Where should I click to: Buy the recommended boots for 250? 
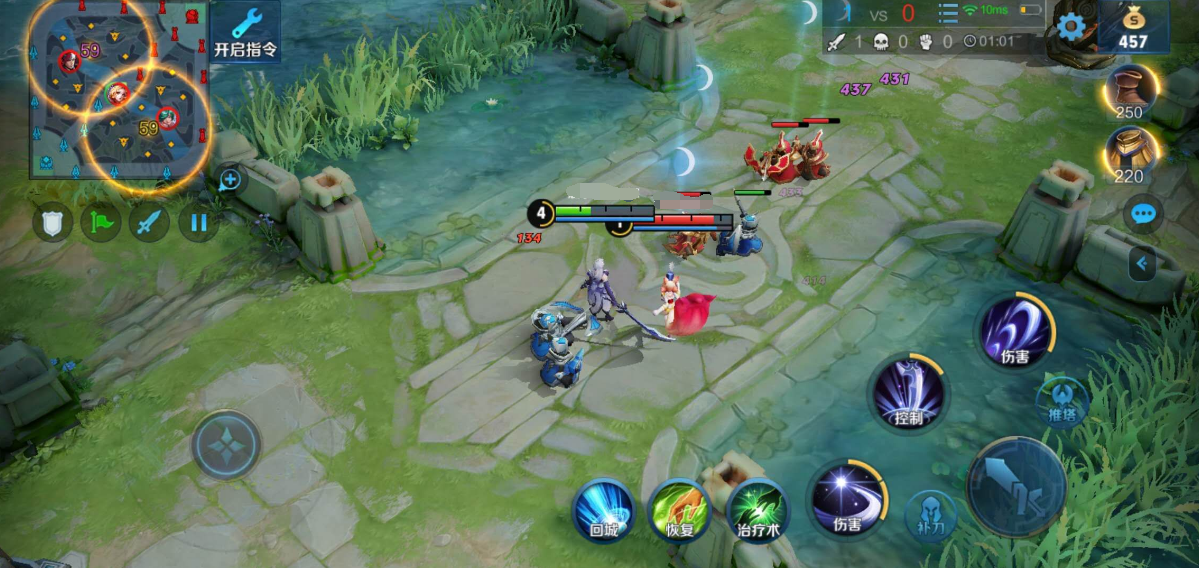tap(1131, 93)
